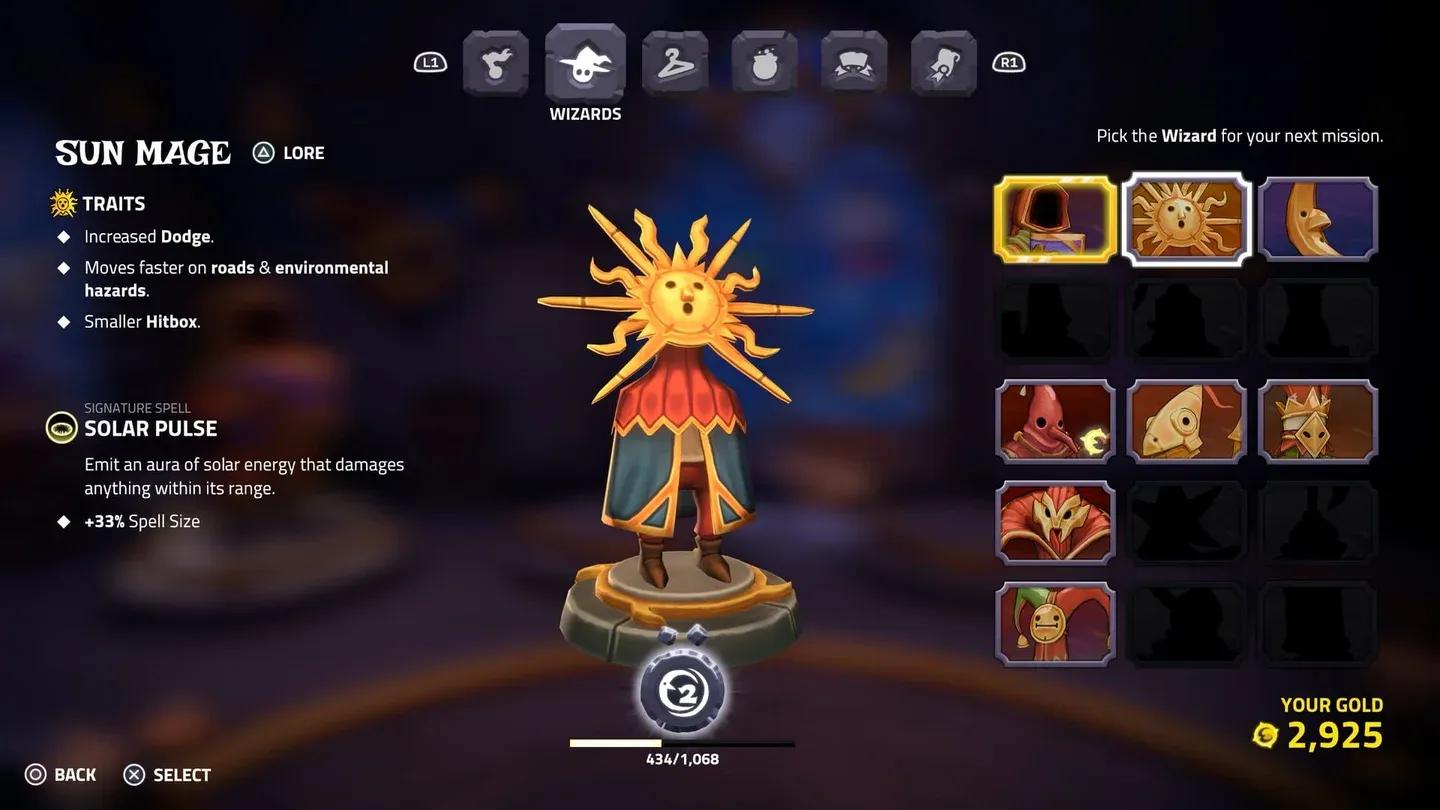The image size is (1440, 810).
Task: Select the clothes hanger outfits icon
Action: click(x=675, y=62)
